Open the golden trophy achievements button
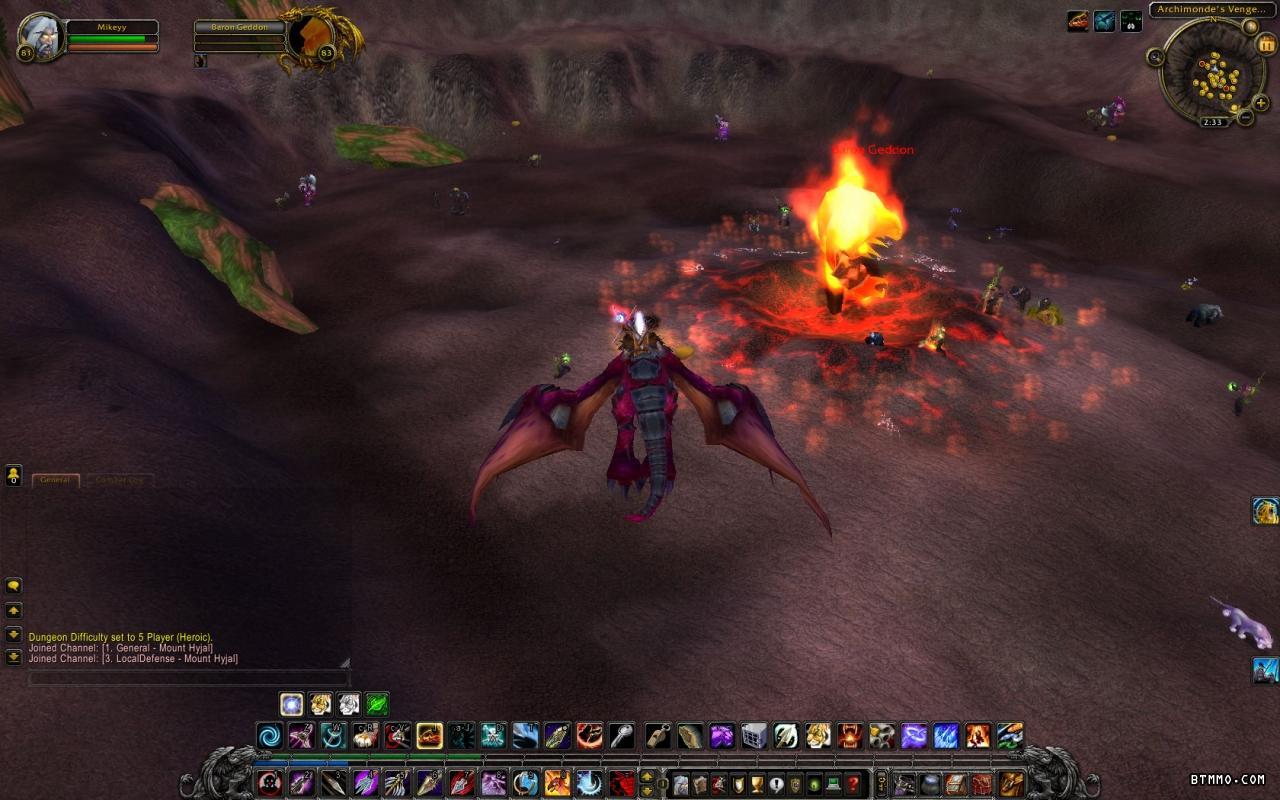Image resolution: width=1280 pixels, height=800 pixels. (x=756, y=783)
